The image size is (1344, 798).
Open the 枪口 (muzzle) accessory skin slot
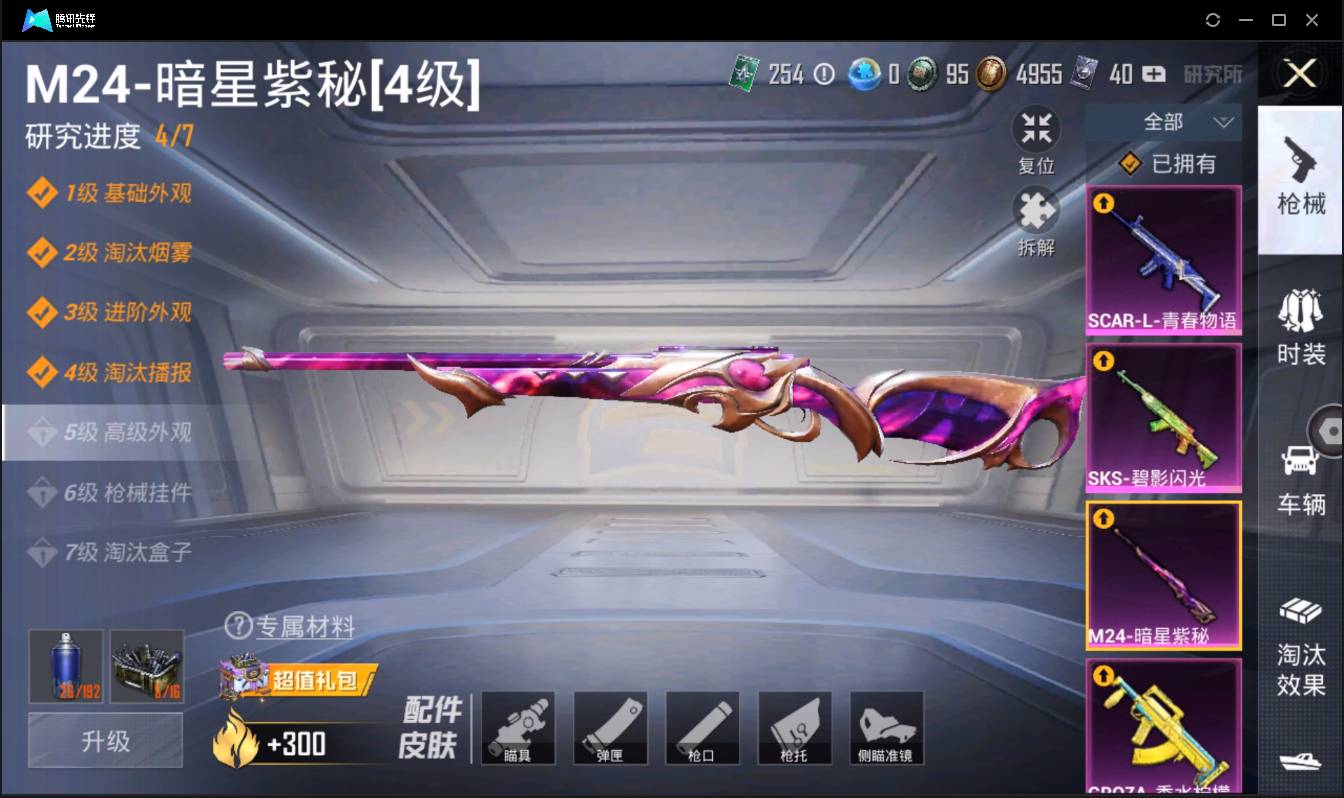pos(702,728)
